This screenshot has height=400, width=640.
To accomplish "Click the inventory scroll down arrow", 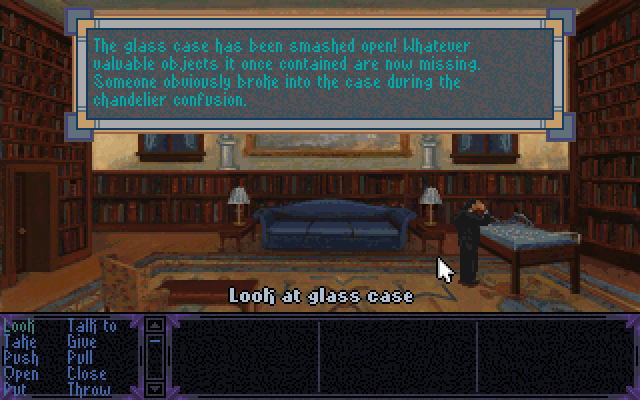I will click(155, 388).
